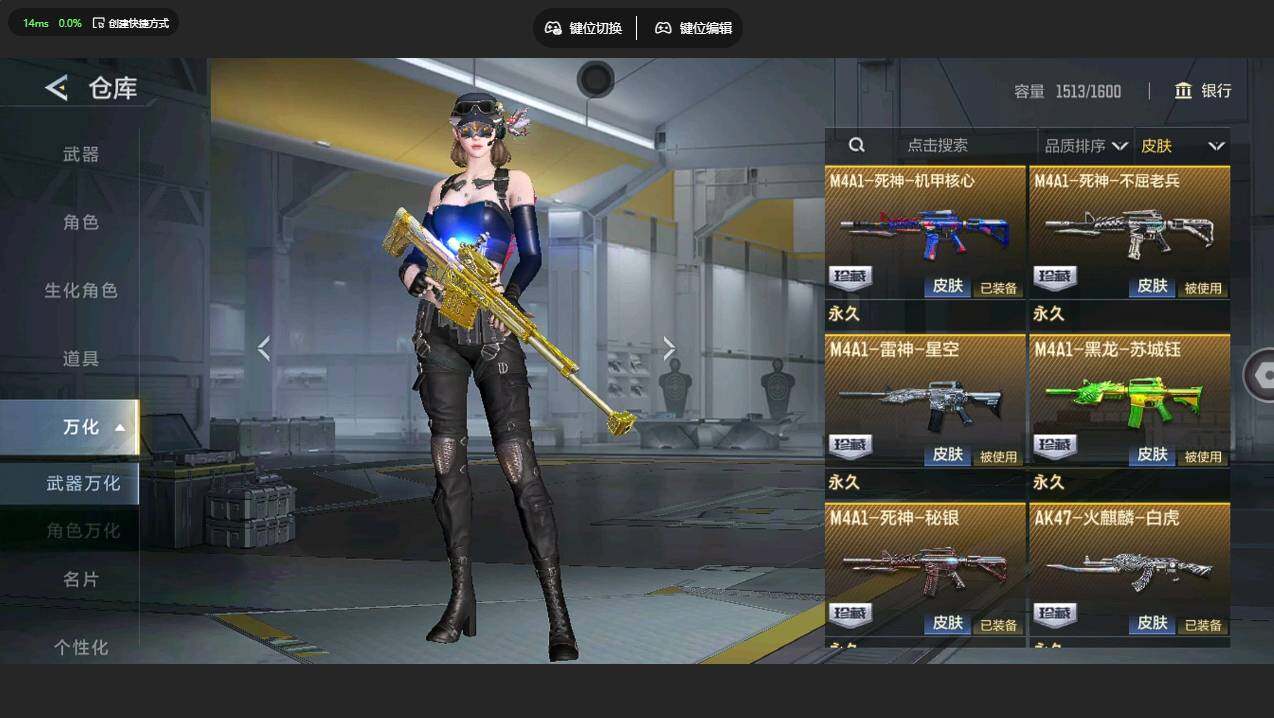Open the 道具 category
The width and height of the screenshot is (1274, 718).
pyautogui.click(x=81, y=358)
